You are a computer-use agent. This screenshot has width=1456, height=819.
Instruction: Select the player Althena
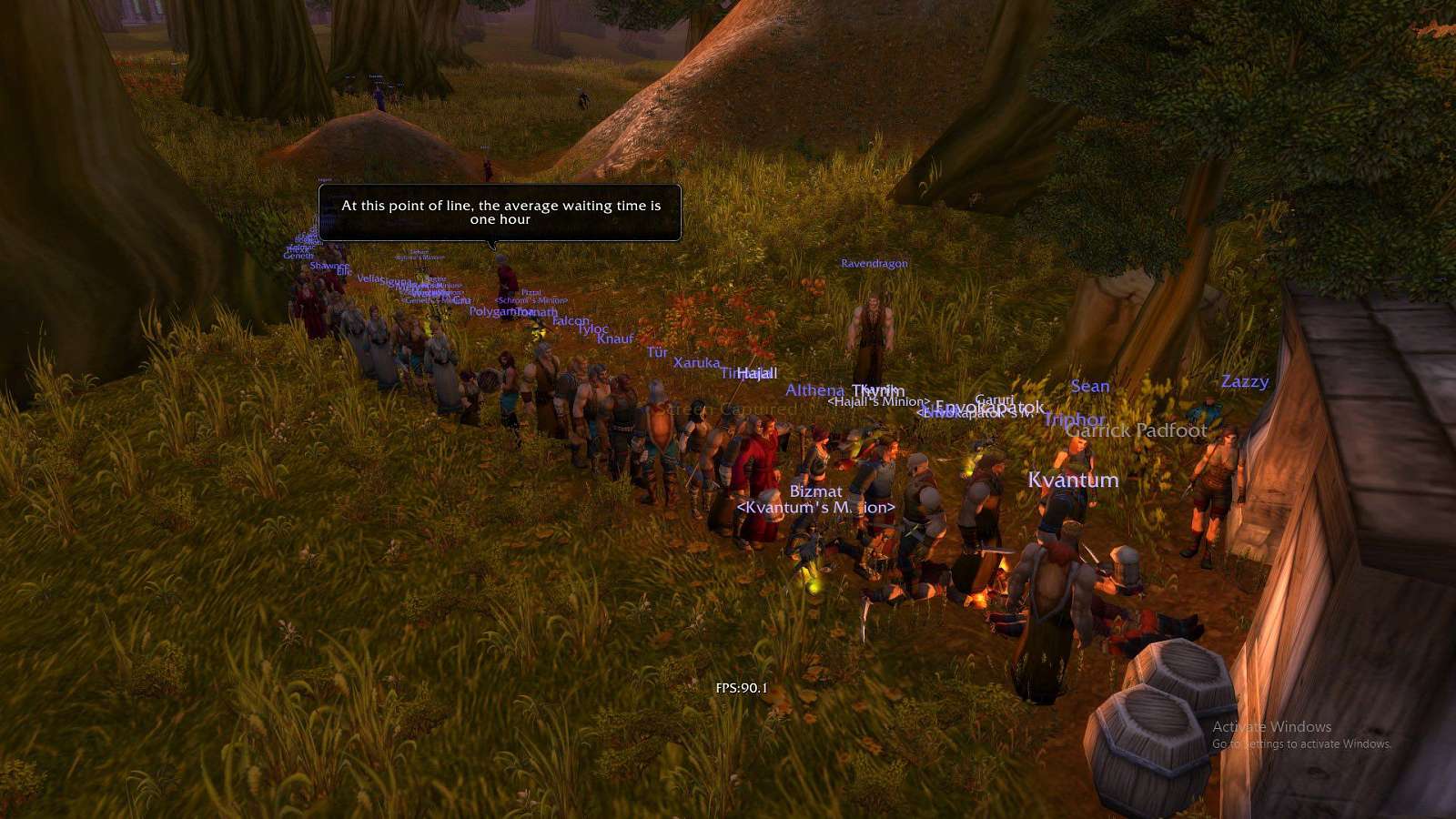[814, 389]
